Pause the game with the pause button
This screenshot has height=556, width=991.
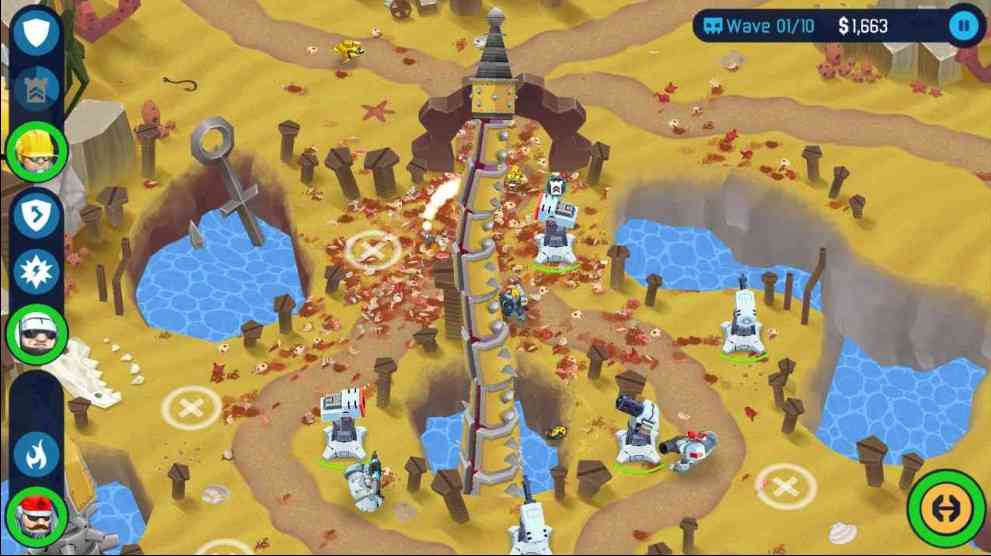click(963, 25)
